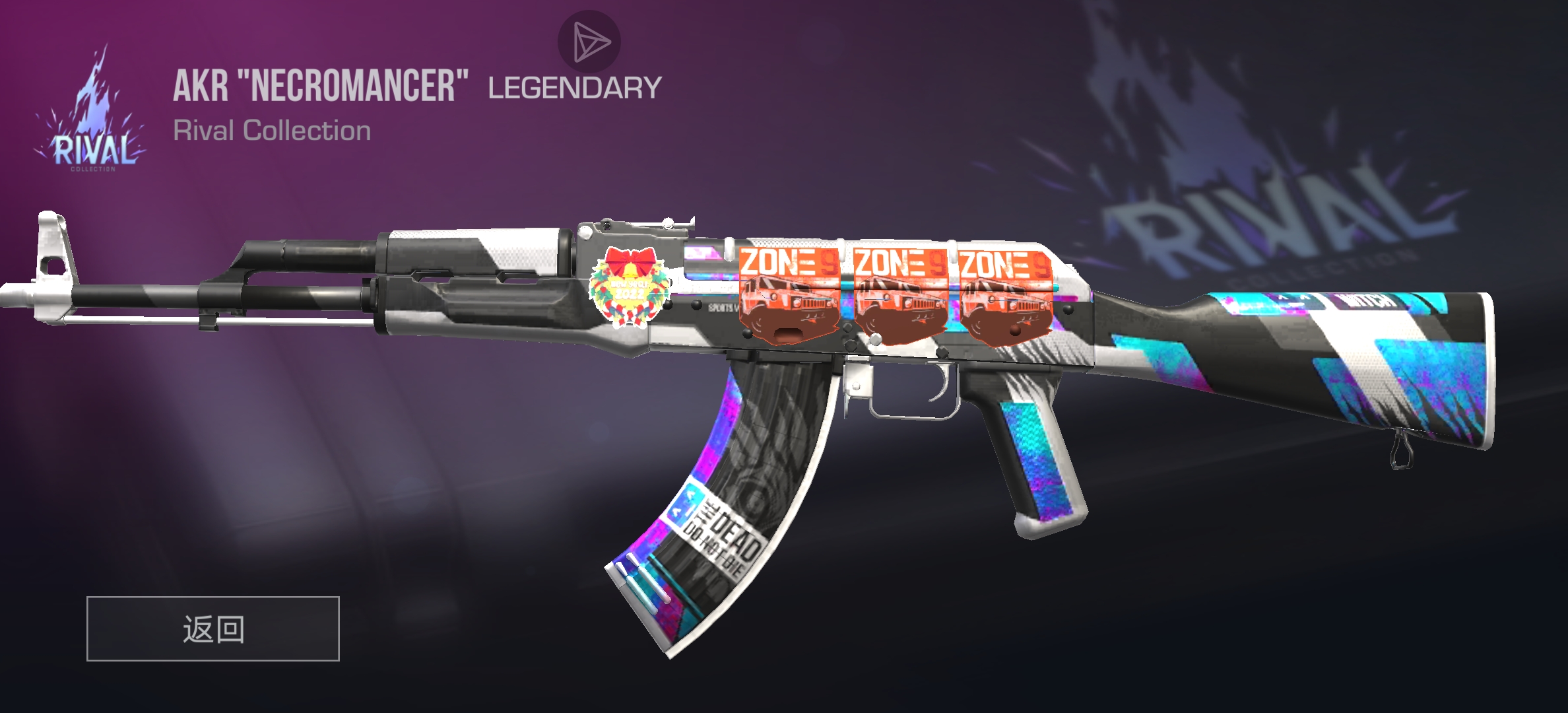Click the 返回 (Back) button
1568x713 pixels.
212,628
